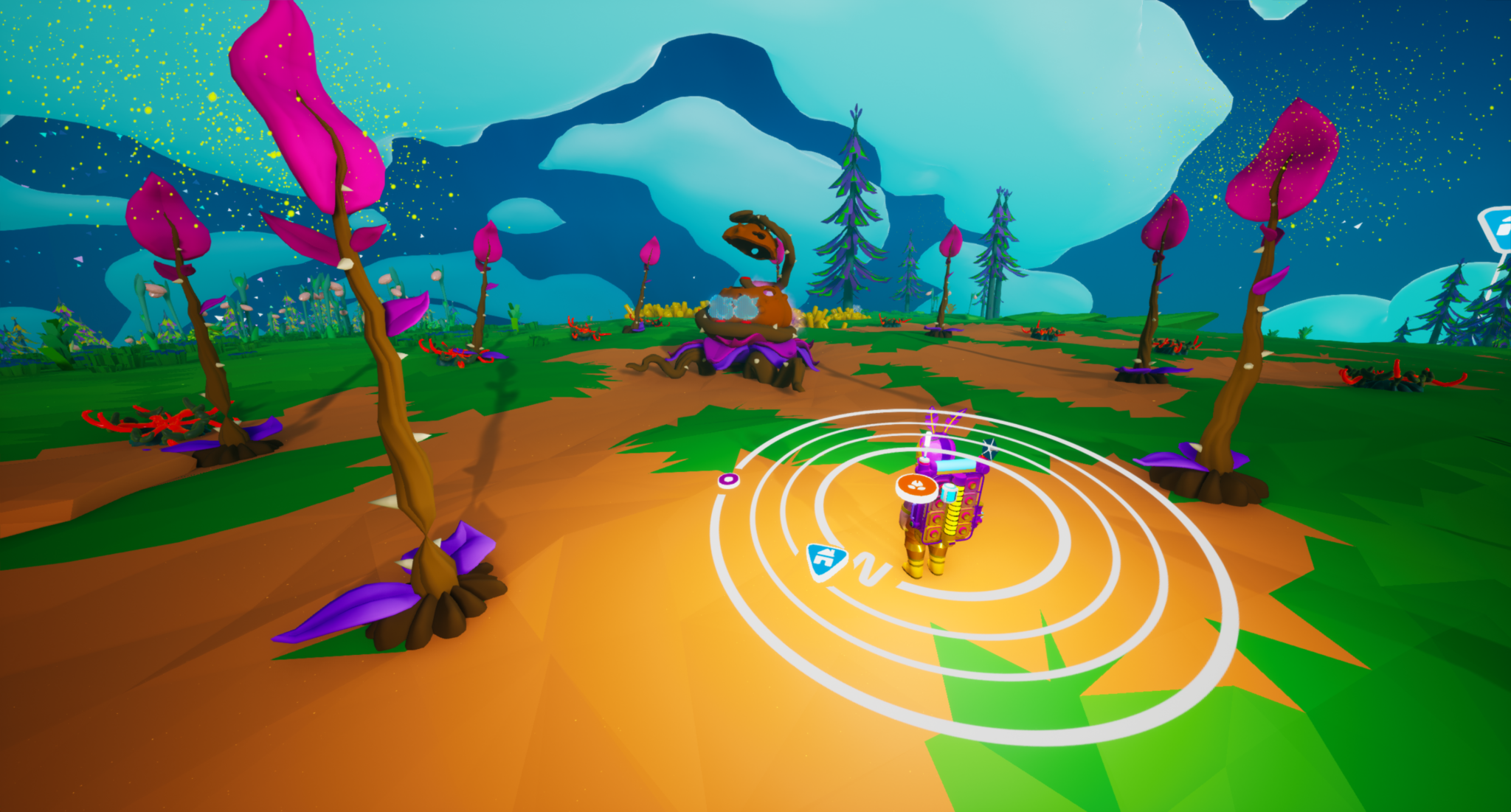Select the orange hazard marker above the astronaut

tap(916, 486)
